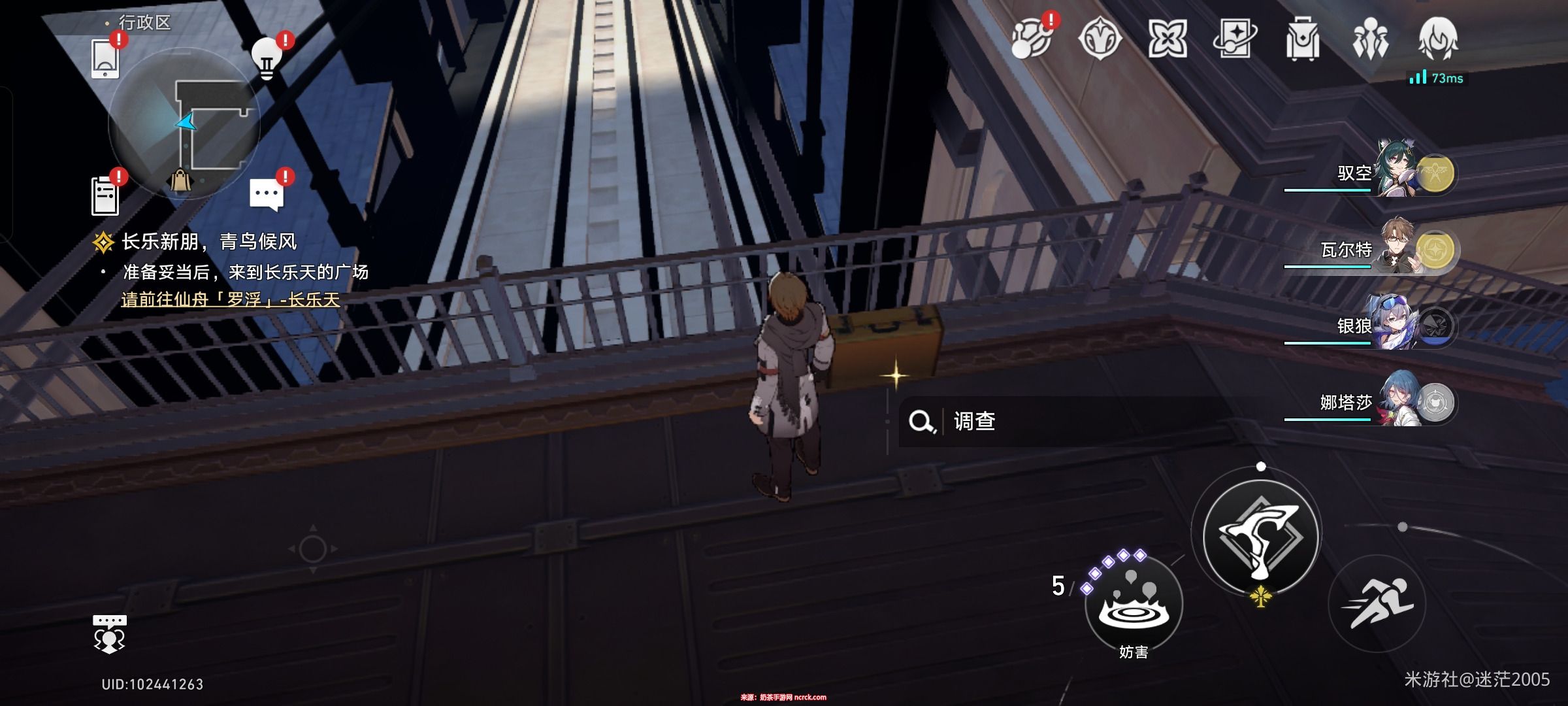Viewport: 1568px width, 706px height.
Task: Open the bottom-left speech-bubble figure icon
Action: click(109, 634)
